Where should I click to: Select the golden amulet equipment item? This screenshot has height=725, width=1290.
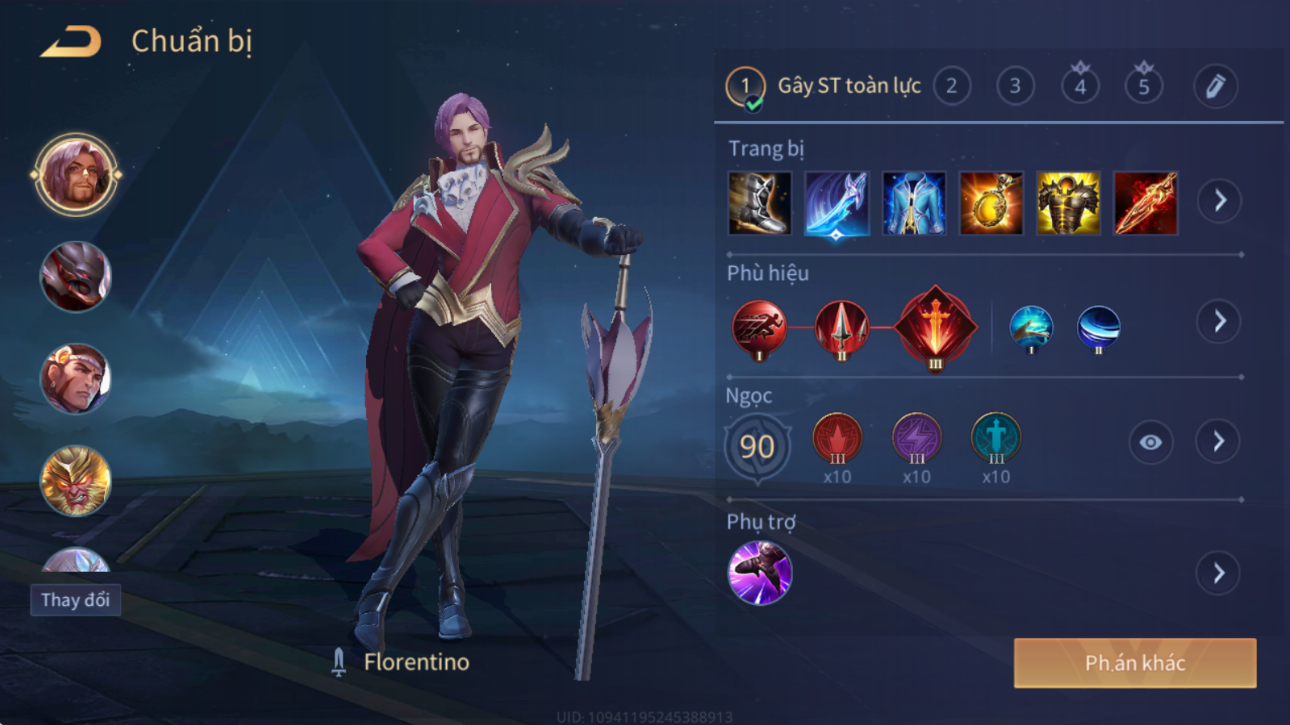coord(991,203)
